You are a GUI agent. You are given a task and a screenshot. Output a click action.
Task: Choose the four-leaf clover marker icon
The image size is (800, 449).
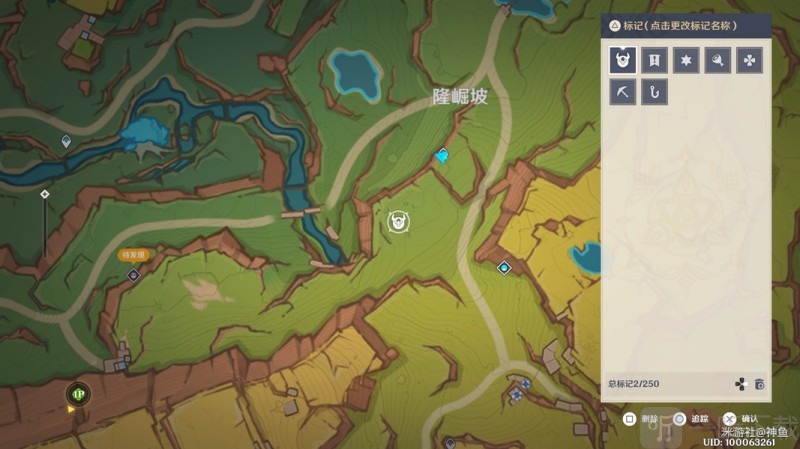749,61
